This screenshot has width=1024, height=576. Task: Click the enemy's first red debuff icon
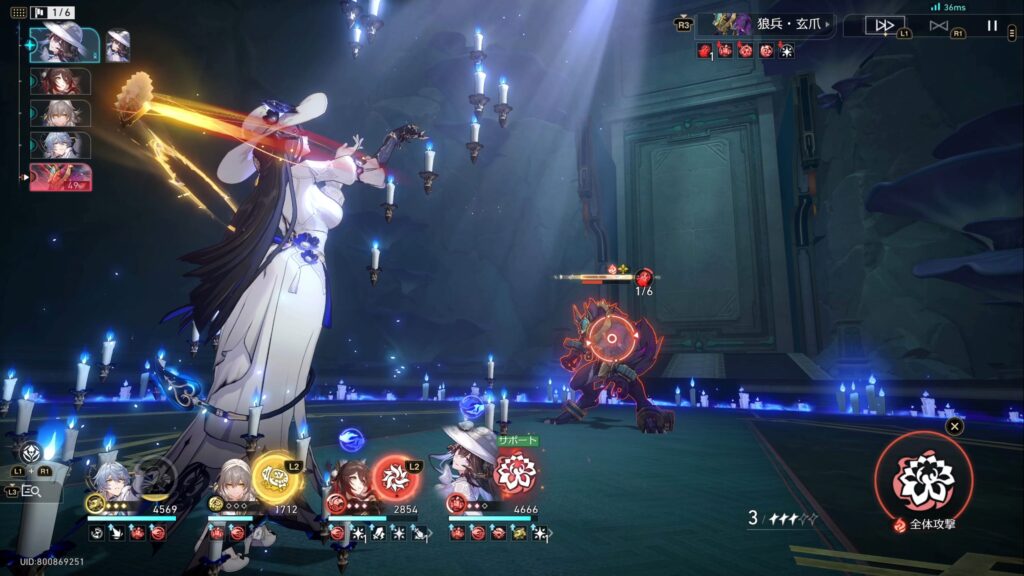(704, 50)
